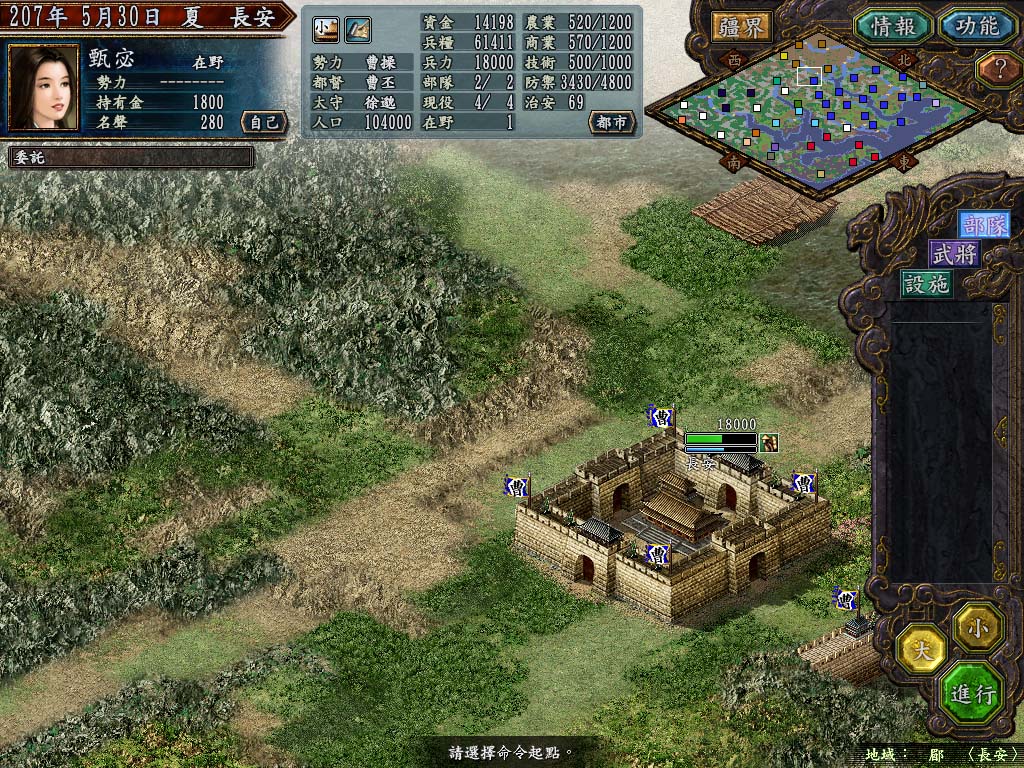Toggle the 疆界 territory borders button
Screen dimensions: 1024x768
click(742, 26)
